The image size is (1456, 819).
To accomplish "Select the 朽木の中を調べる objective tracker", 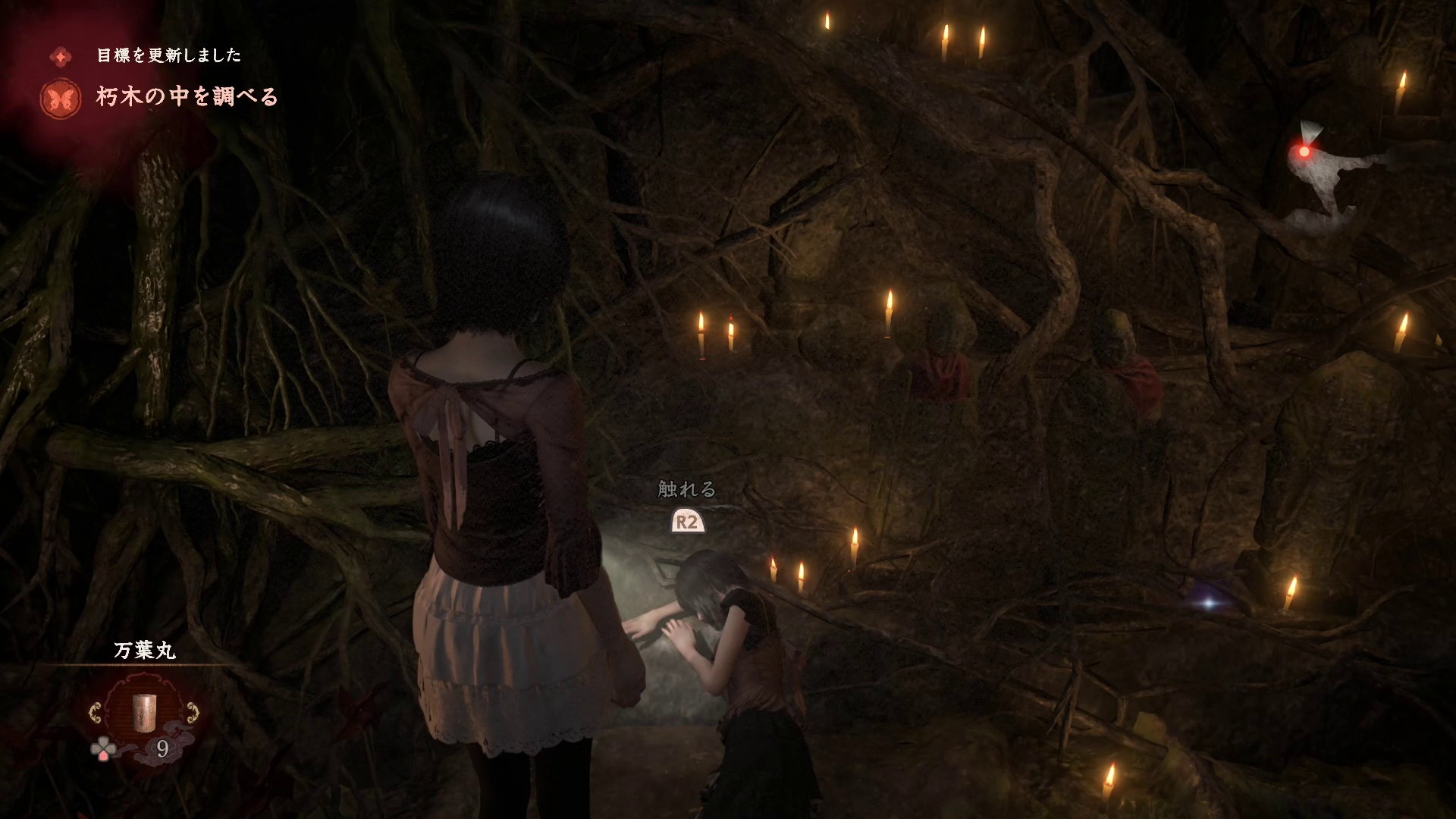I will click(187, 97).
